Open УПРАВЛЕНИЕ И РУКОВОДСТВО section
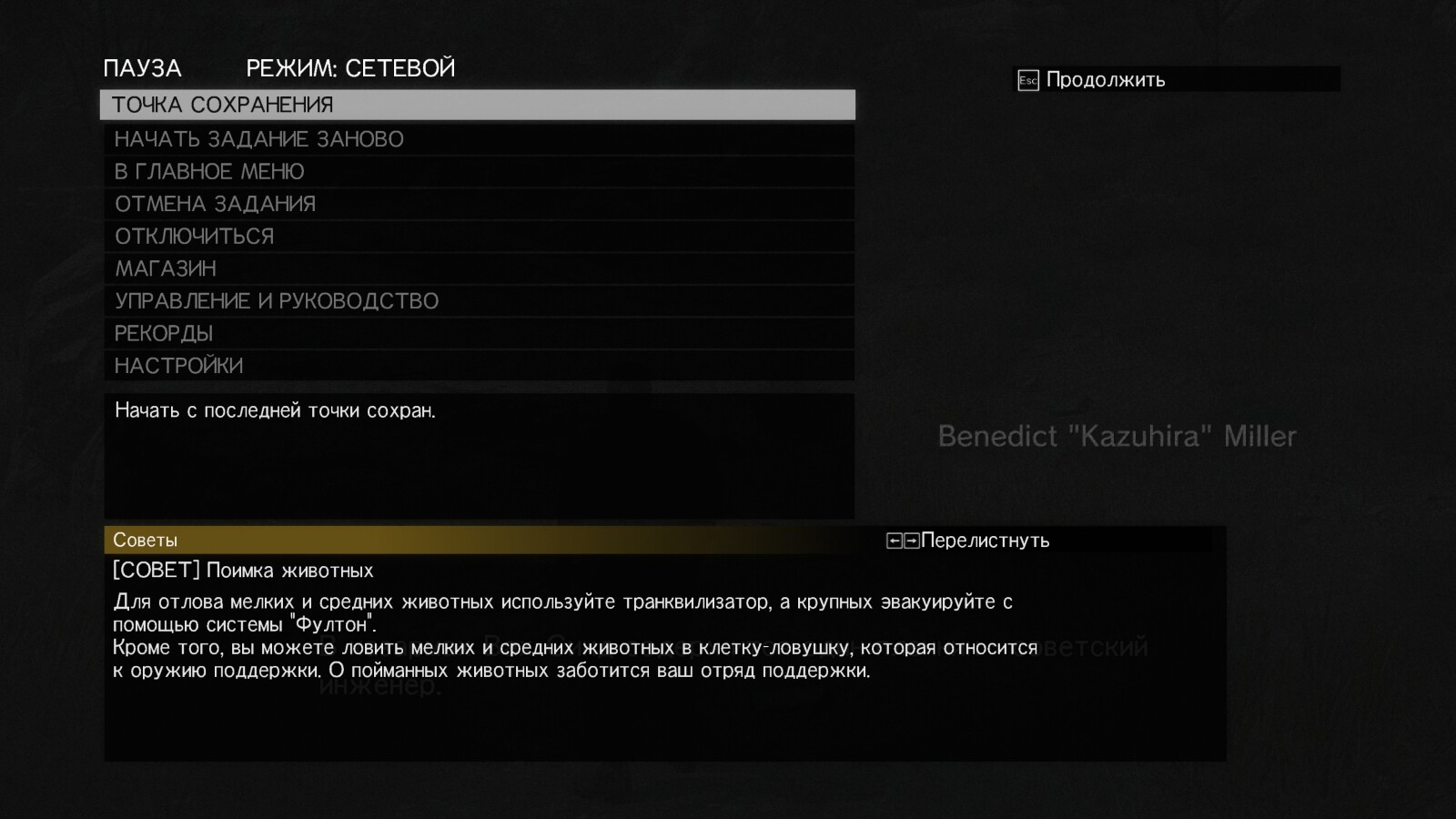The image size is (1456, 819). click(275, 300)
